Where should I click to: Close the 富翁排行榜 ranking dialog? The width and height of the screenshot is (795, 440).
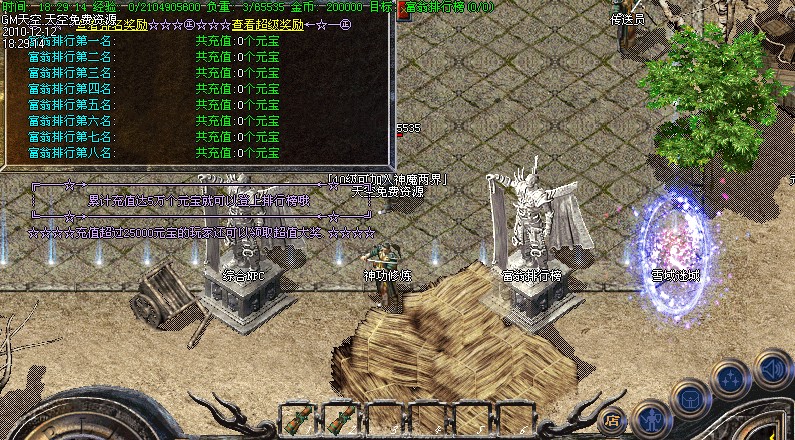pyautogui.click(x=401, y=8)
